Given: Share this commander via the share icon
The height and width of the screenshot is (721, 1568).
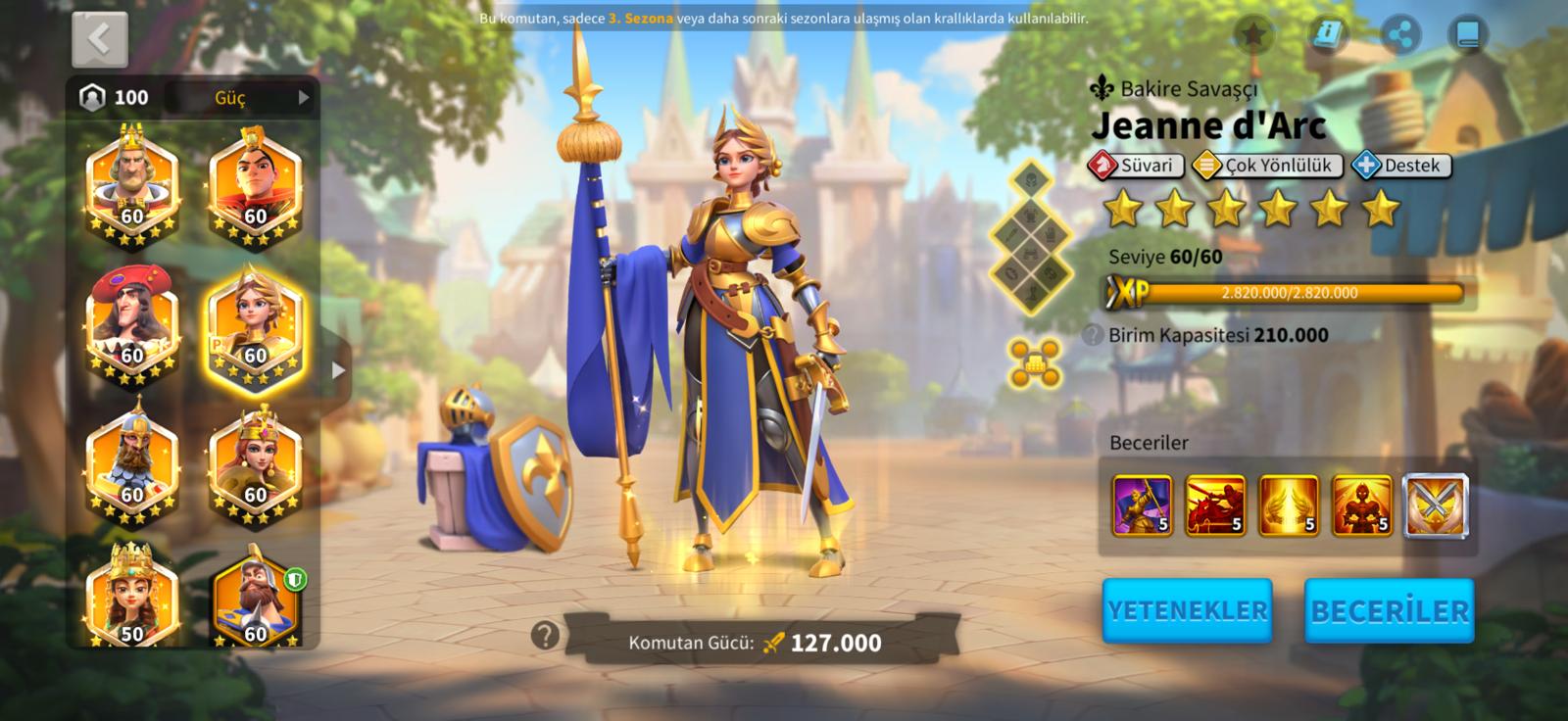Looking at the screenshot, I should (1401, 36).
